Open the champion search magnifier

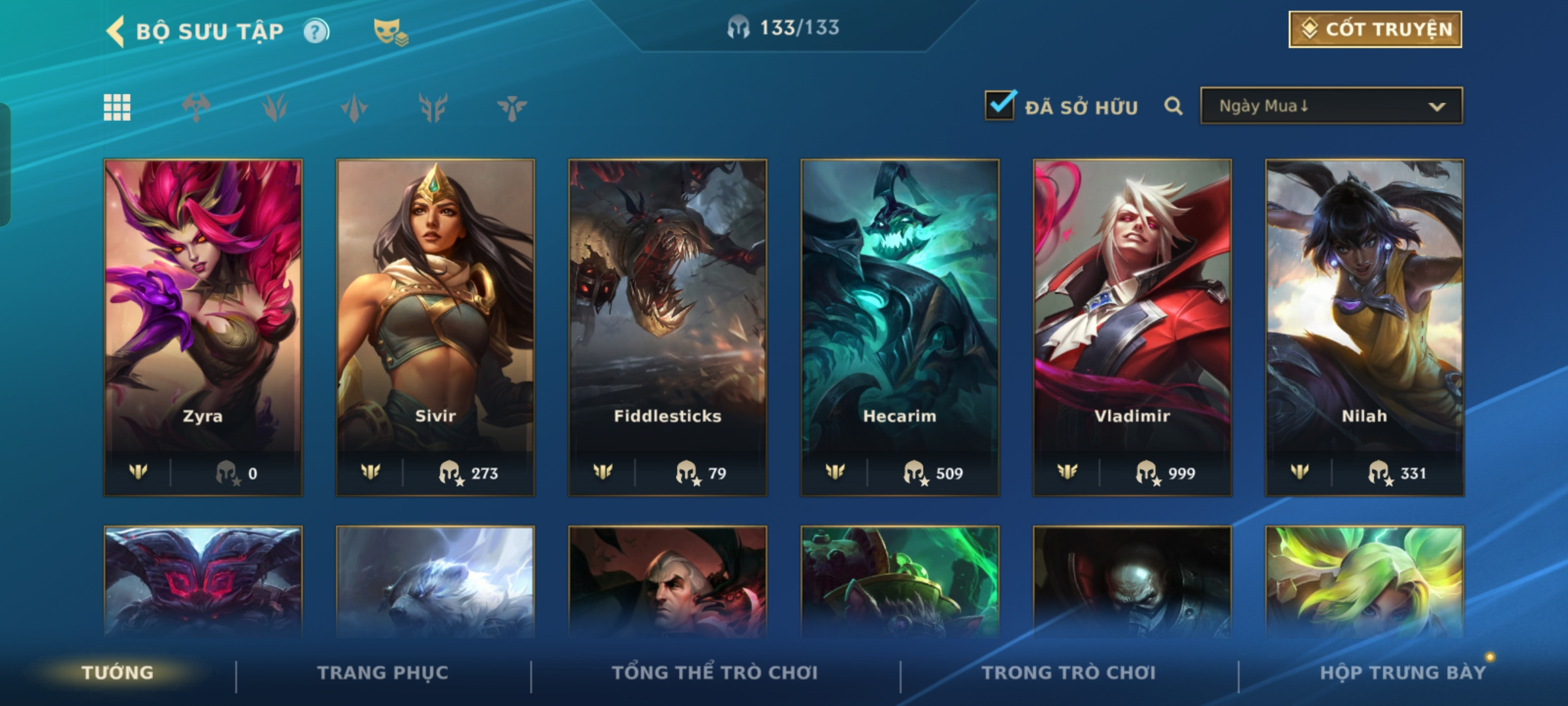pos(1173,106)
